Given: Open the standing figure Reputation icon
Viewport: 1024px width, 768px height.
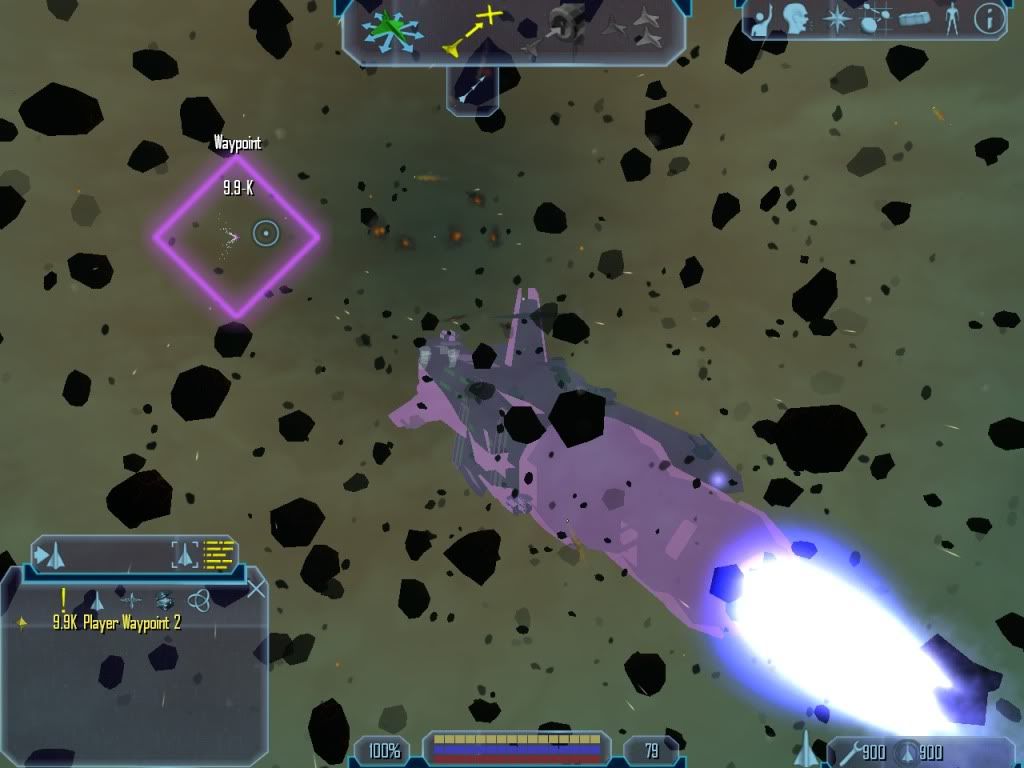Looking at the screenshot, I should [x=951, y=20].
